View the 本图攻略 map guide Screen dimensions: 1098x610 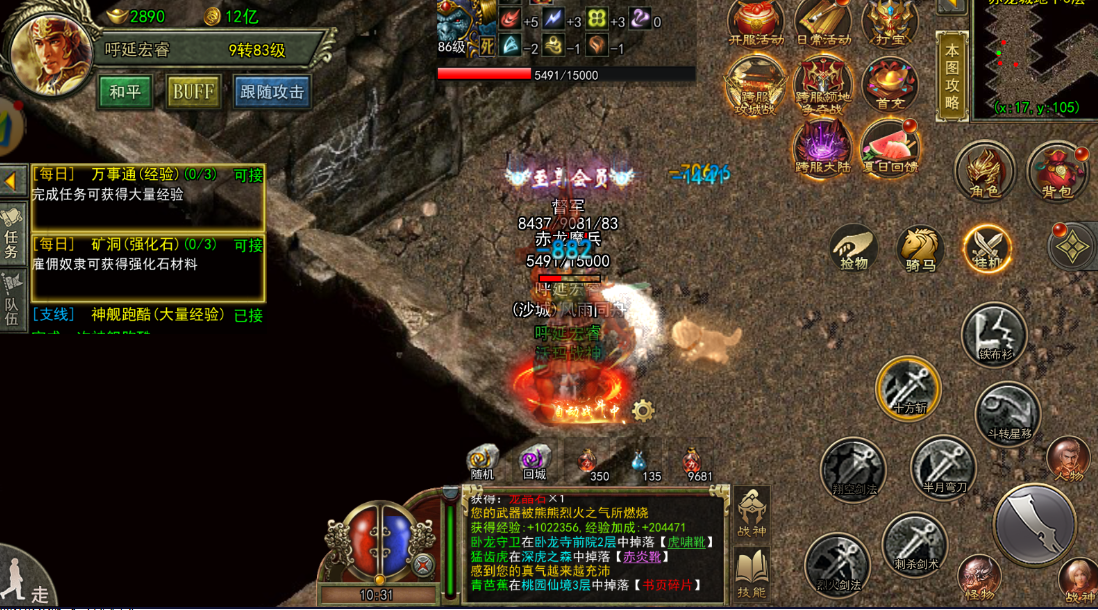click(952, 75)
